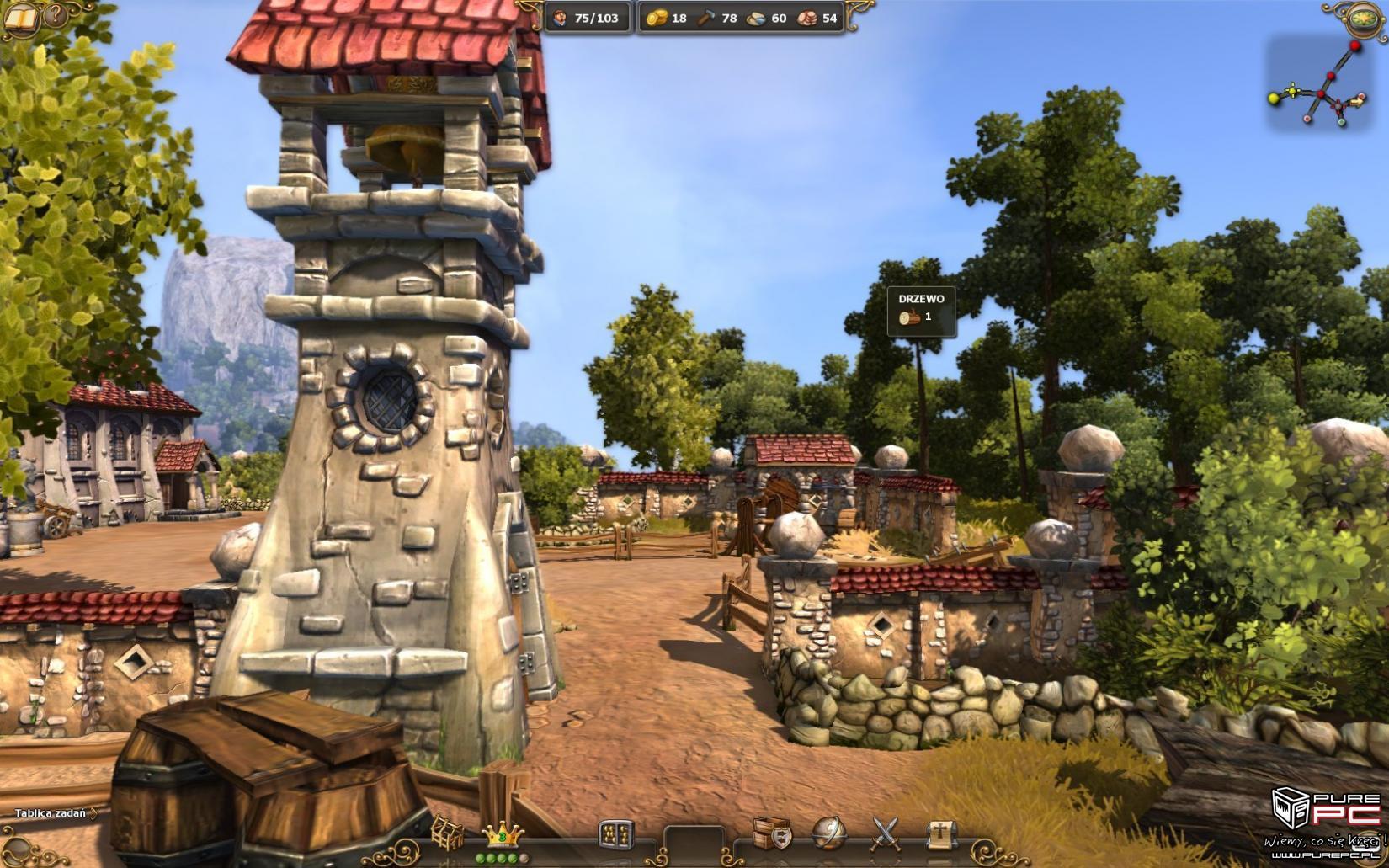Open the crossed swords military menu
Screen dimensions: 1389x868
[x=885, y=833]
